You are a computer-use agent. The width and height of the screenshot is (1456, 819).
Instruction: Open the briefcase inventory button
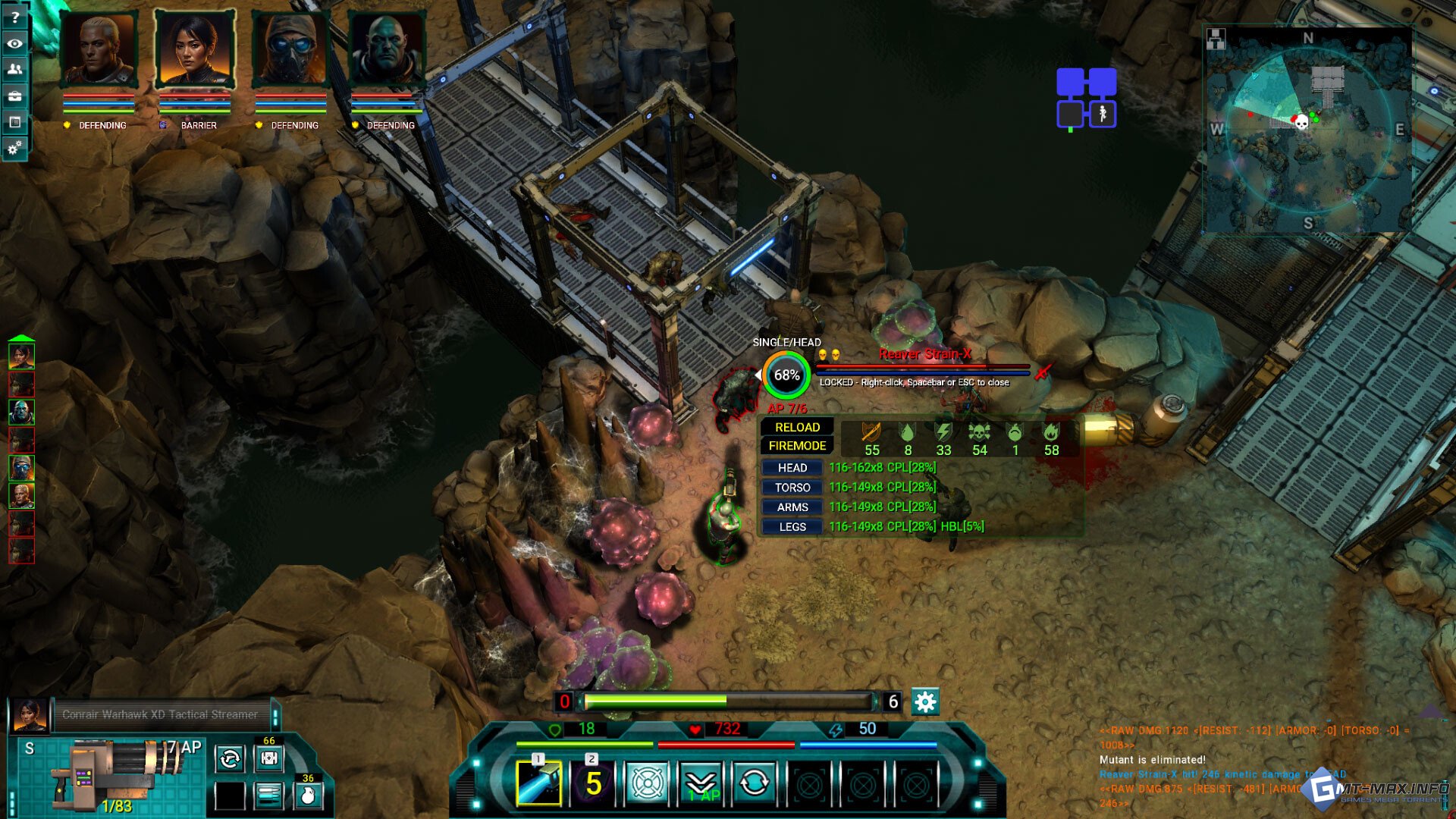[14, 96]
